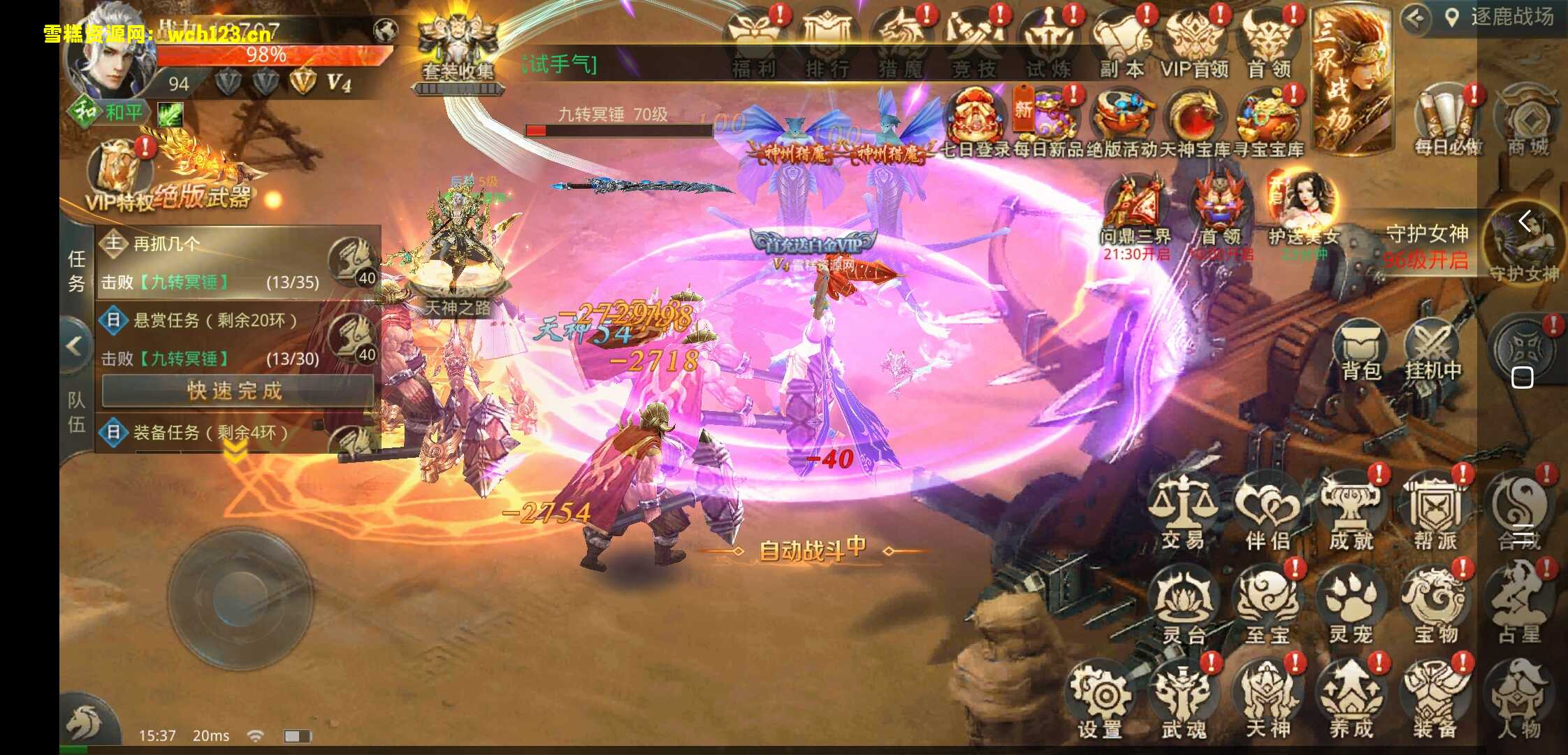The width and height of the screenshot is (1568, 755).
Task: Open the 福利 welfare menu
Action: [754, 43]
